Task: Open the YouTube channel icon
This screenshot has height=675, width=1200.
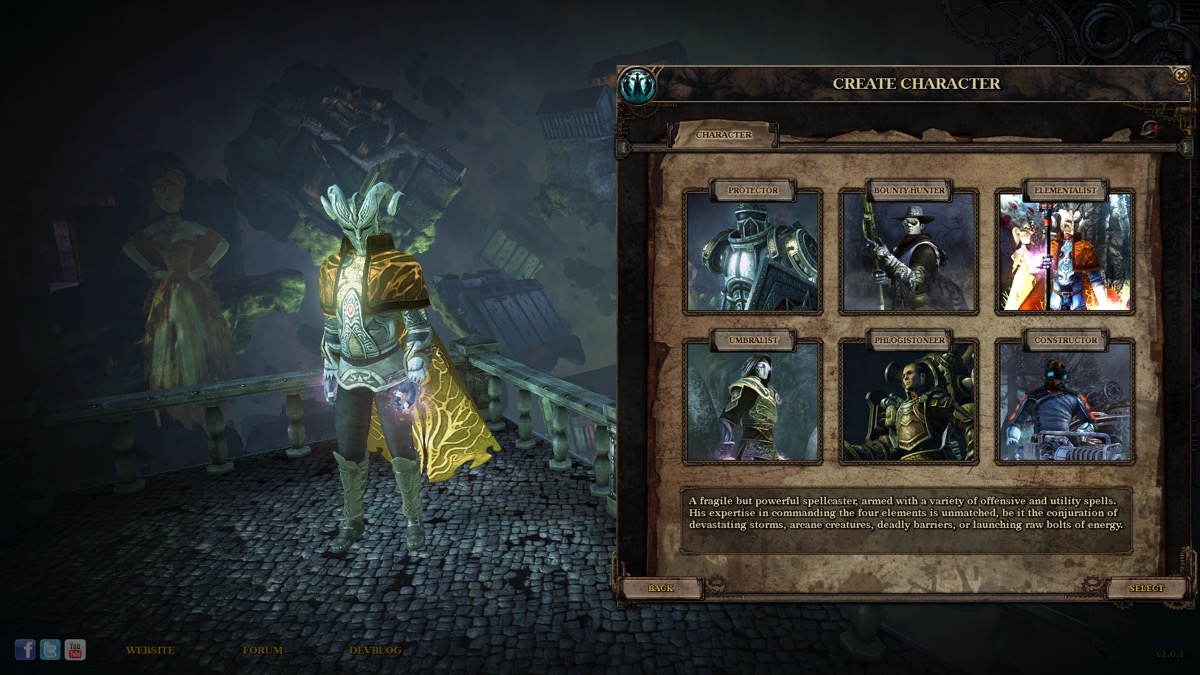Action: pyautogui.click(x=75, y=650)
